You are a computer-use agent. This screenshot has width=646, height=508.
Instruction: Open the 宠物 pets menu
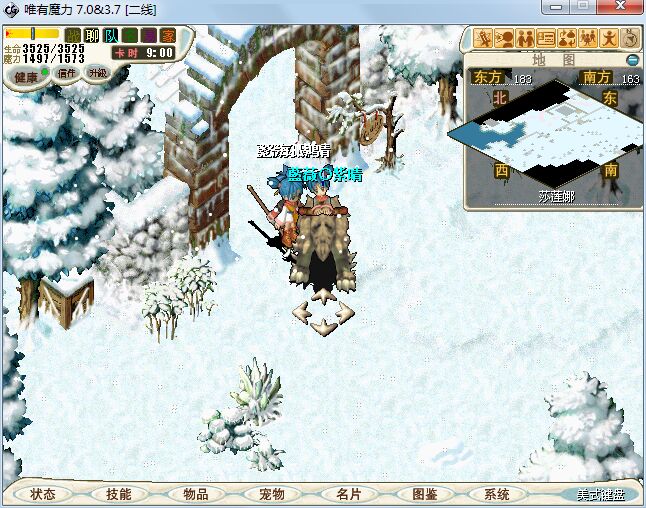(x=271, y=494)
